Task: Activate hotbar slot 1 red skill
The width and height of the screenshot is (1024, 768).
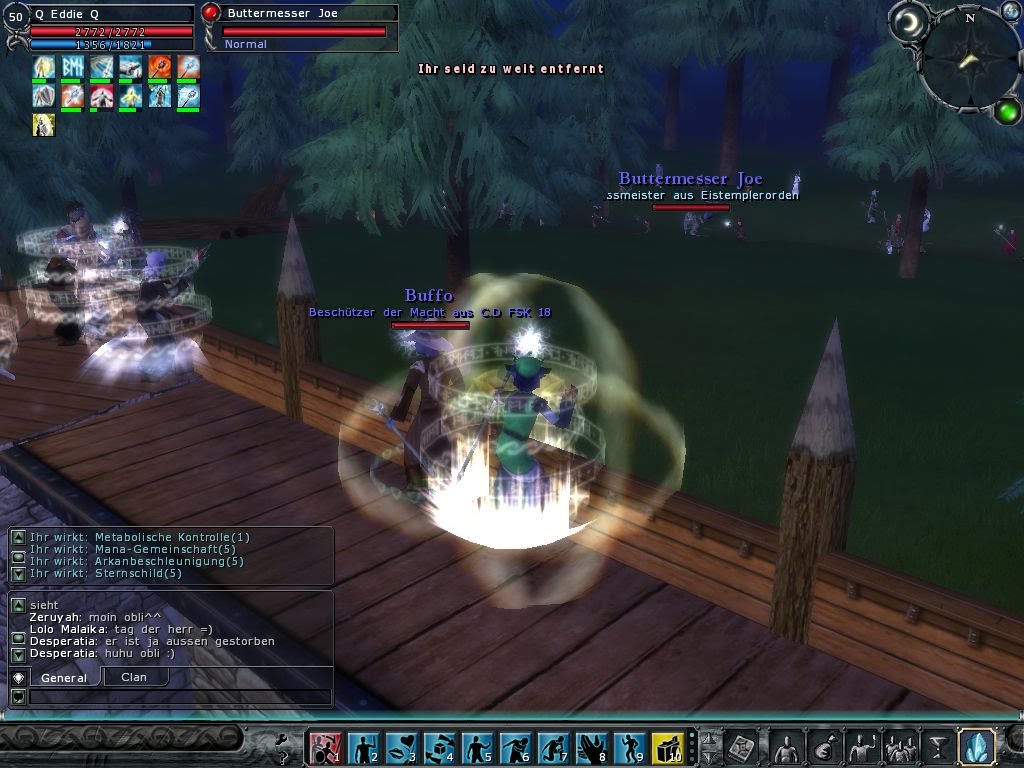Action: pyautogui.click(x=325, y=747)
